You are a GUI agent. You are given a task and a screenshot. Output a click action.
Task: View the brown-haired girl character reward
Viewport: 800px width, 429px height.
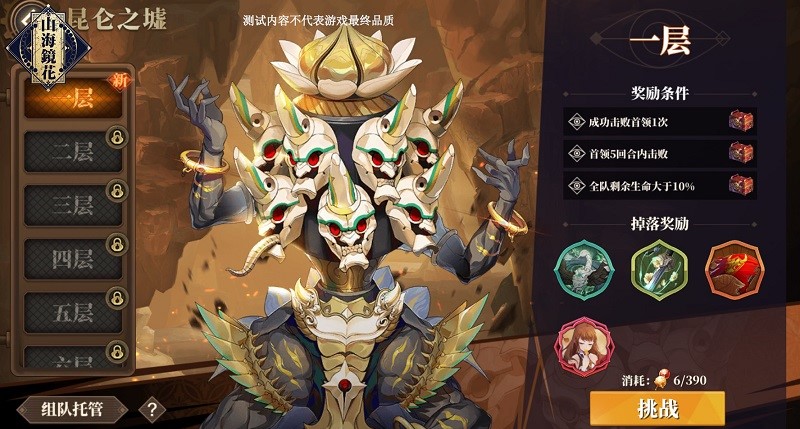point(582,343)
